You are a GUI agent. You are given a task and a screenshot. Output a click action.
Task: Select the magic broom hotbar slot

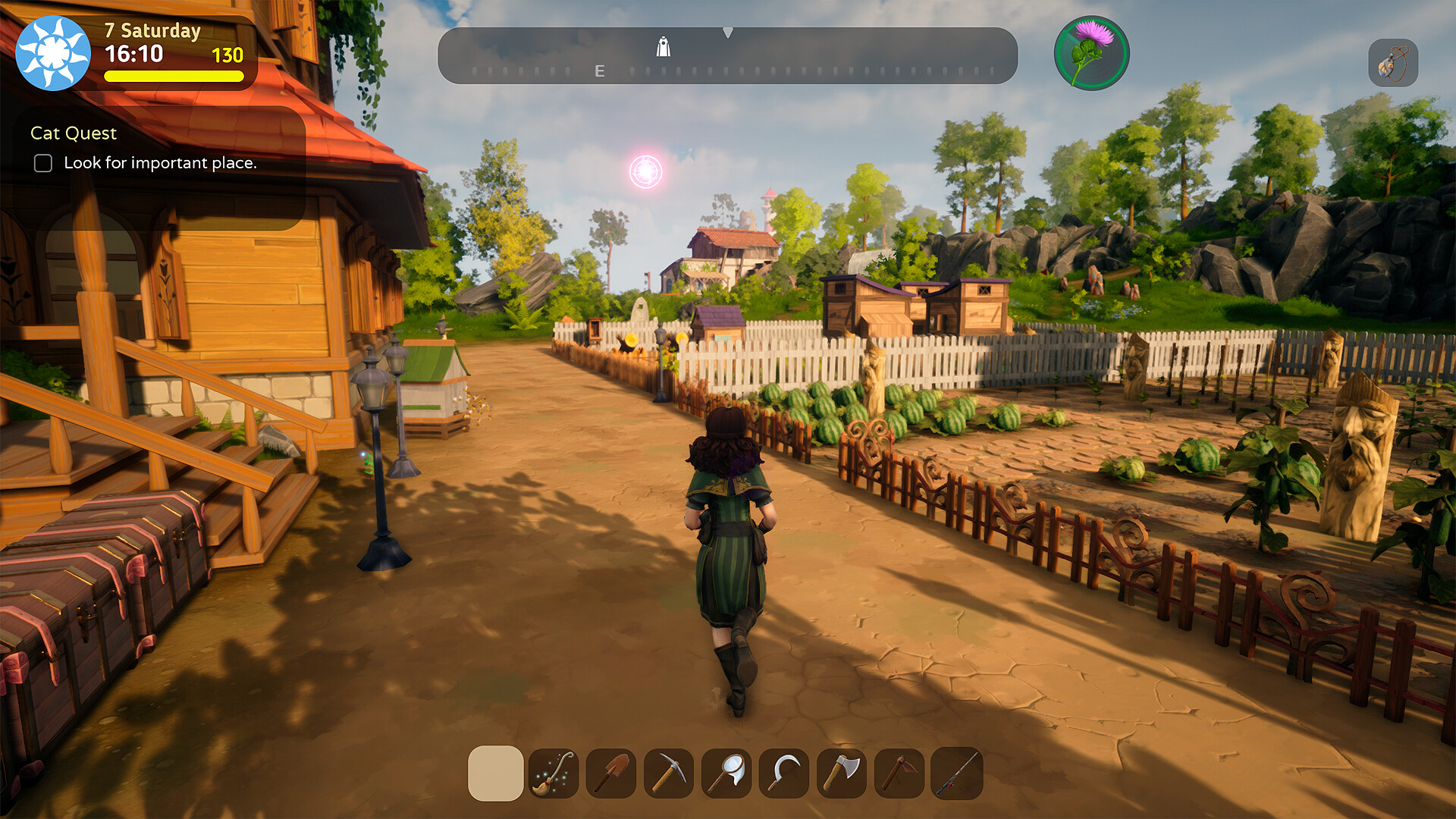click(554, 773)
